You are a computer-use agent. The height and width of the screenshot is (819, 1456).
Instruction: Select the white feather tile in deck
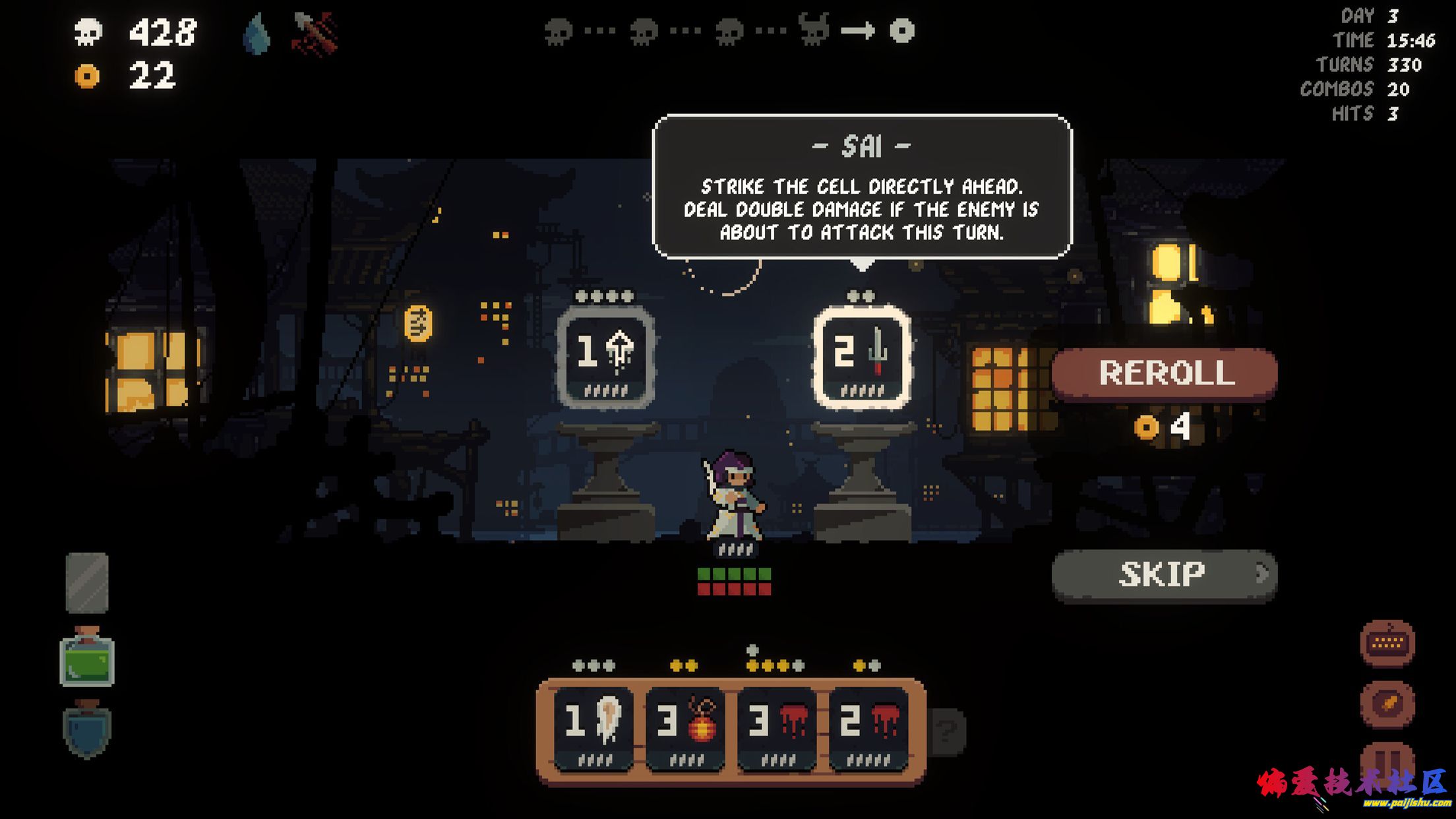point(594,728)
